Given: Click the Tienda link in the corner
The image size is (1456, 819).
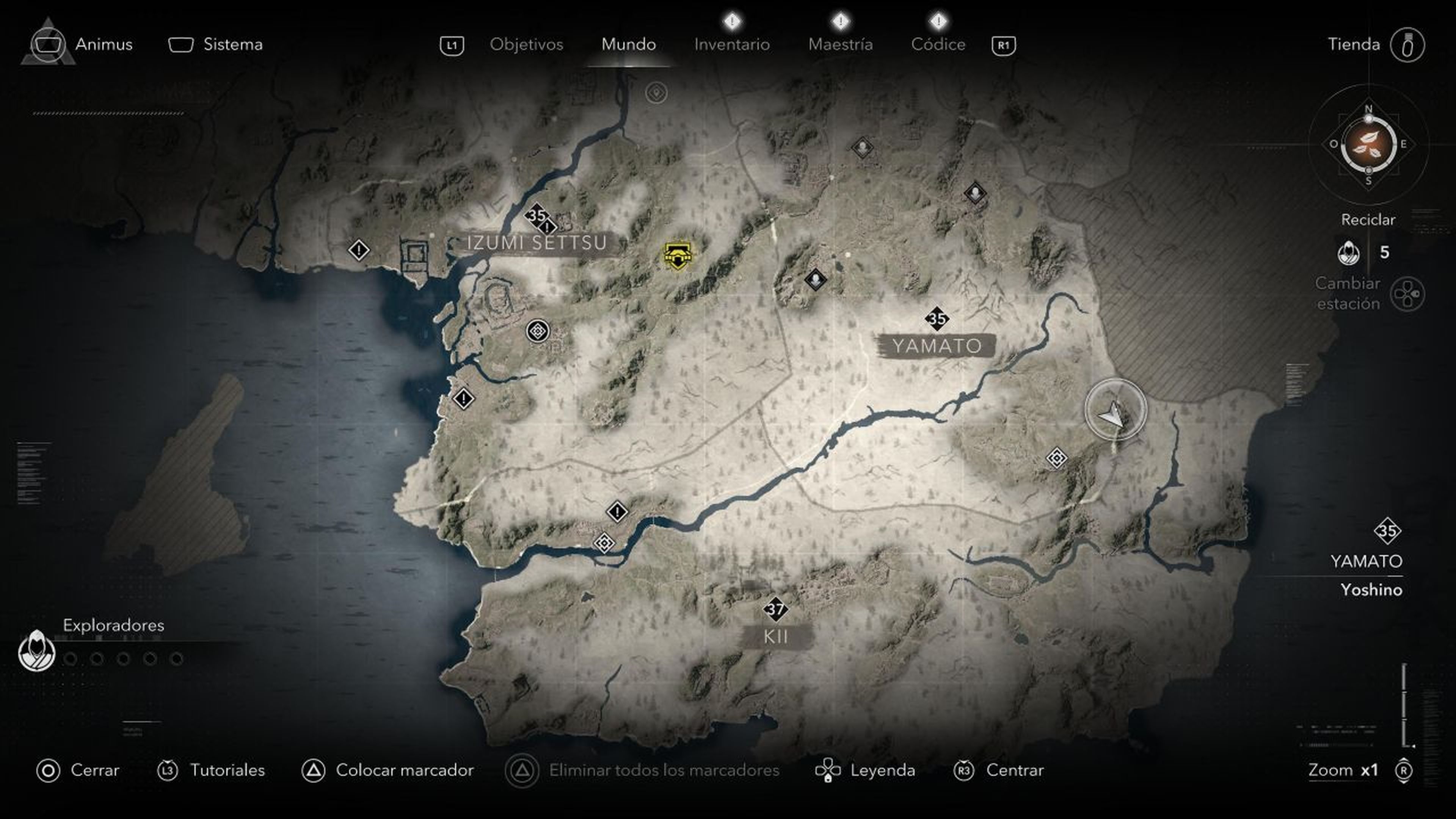Looking at the screenshot, I should click(1355, 45).
